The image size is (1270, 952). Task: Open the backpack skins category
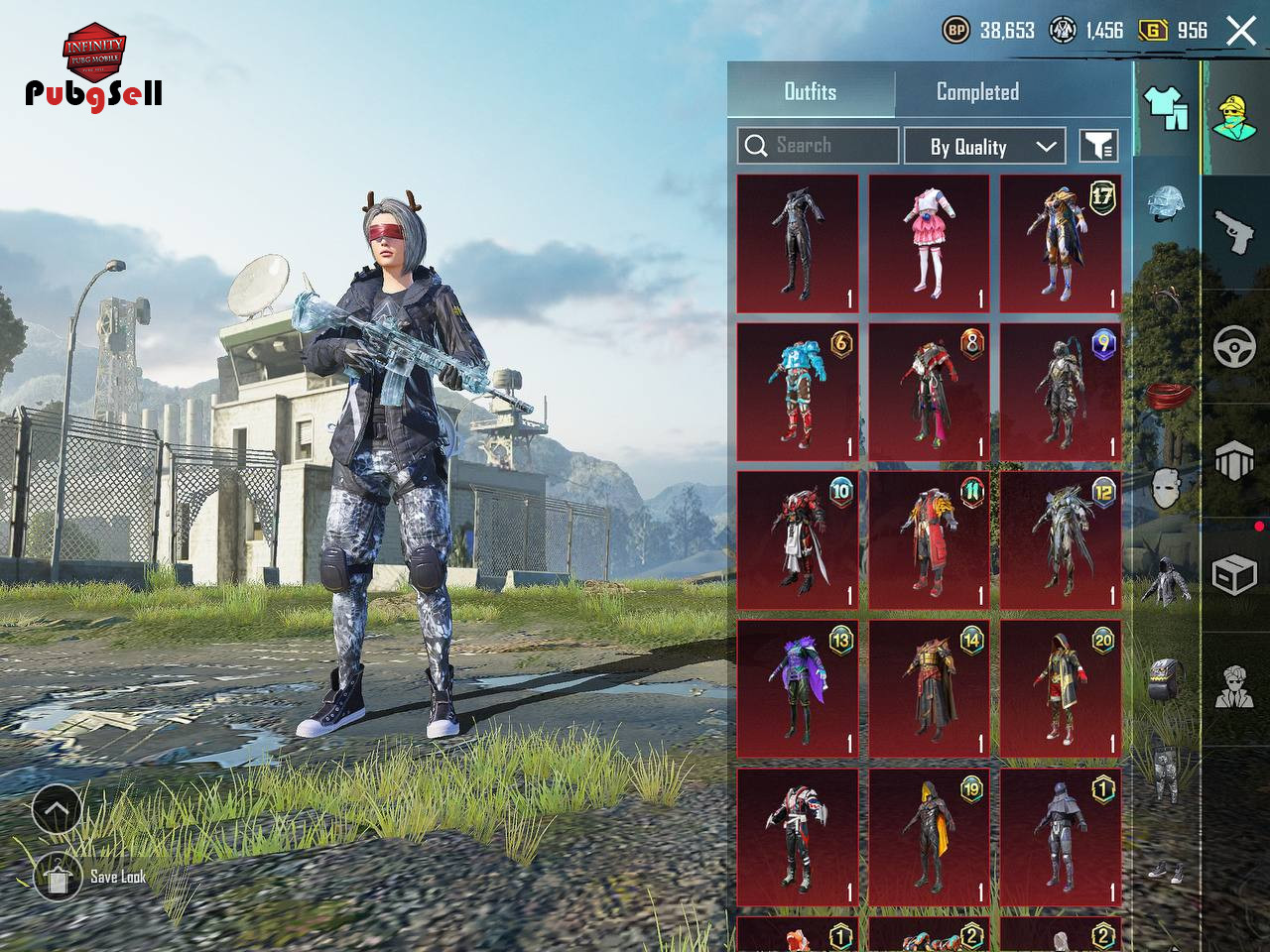(1166, 679)
